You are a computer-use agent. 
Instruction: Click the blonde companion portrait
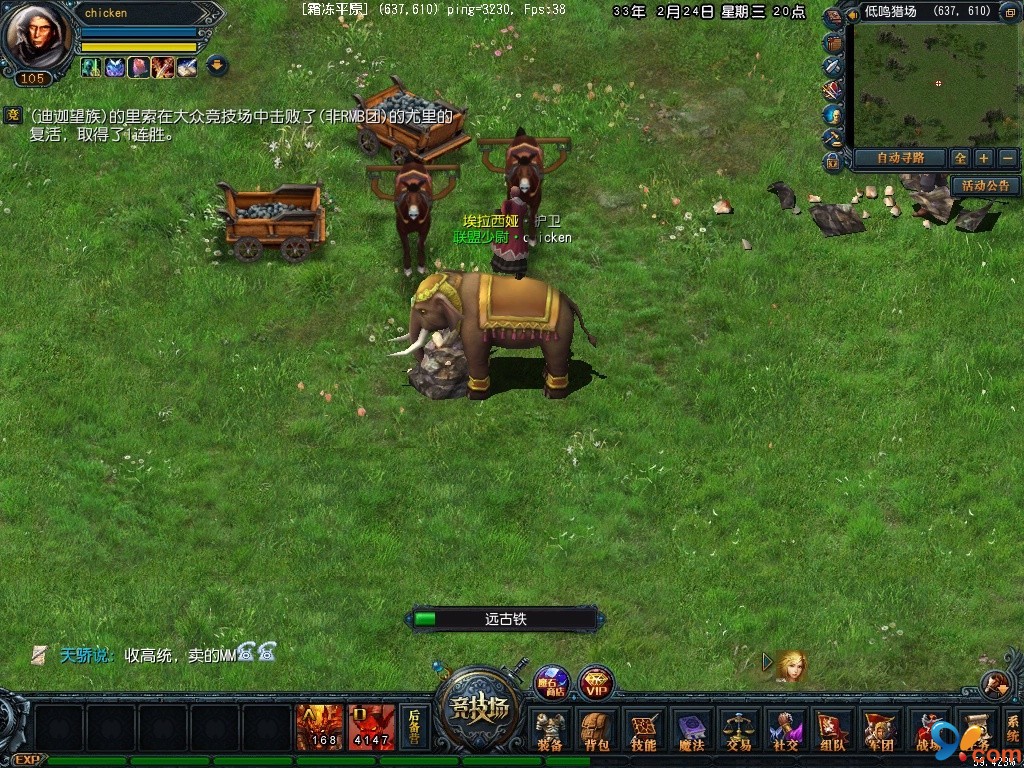point(791,666)
